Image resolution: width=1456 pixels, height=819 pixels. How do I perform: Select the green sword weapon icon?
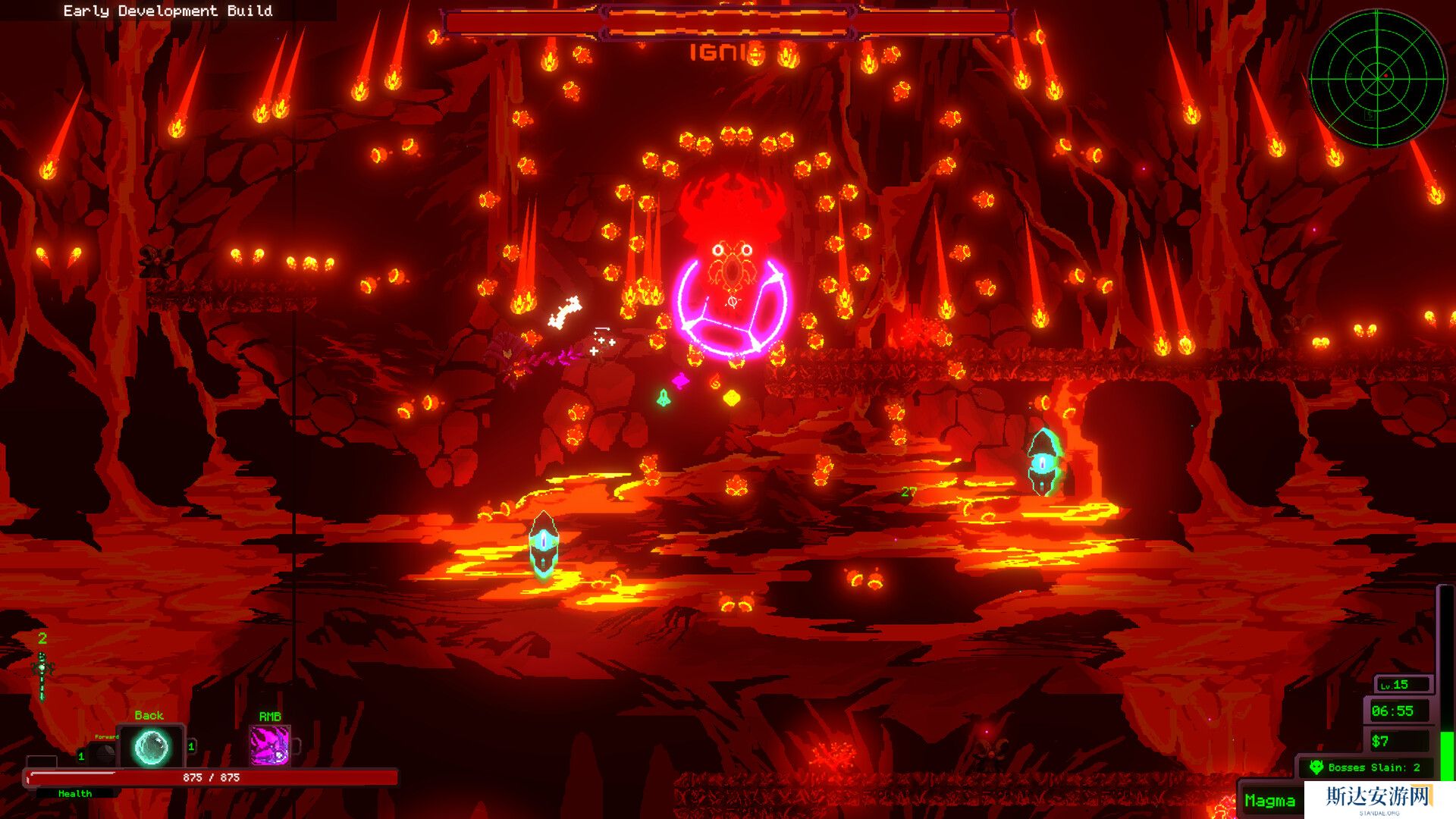42,674
